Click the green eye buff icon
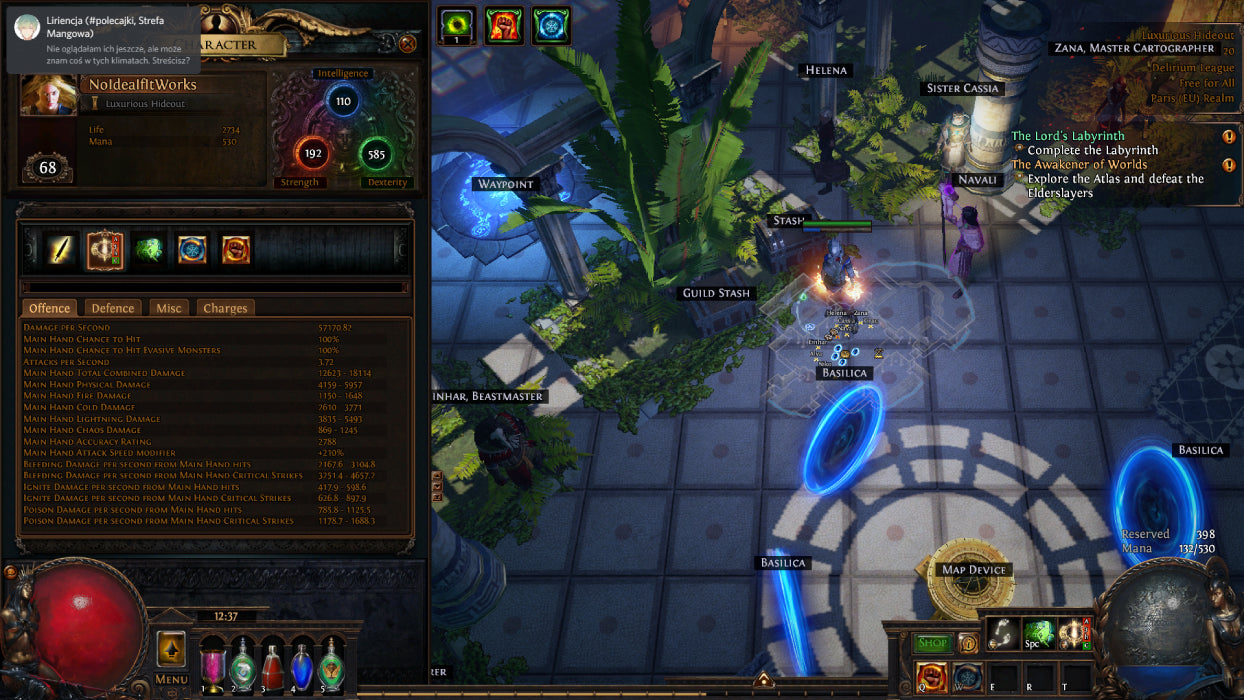1244x700 pixels. [456, 25]
